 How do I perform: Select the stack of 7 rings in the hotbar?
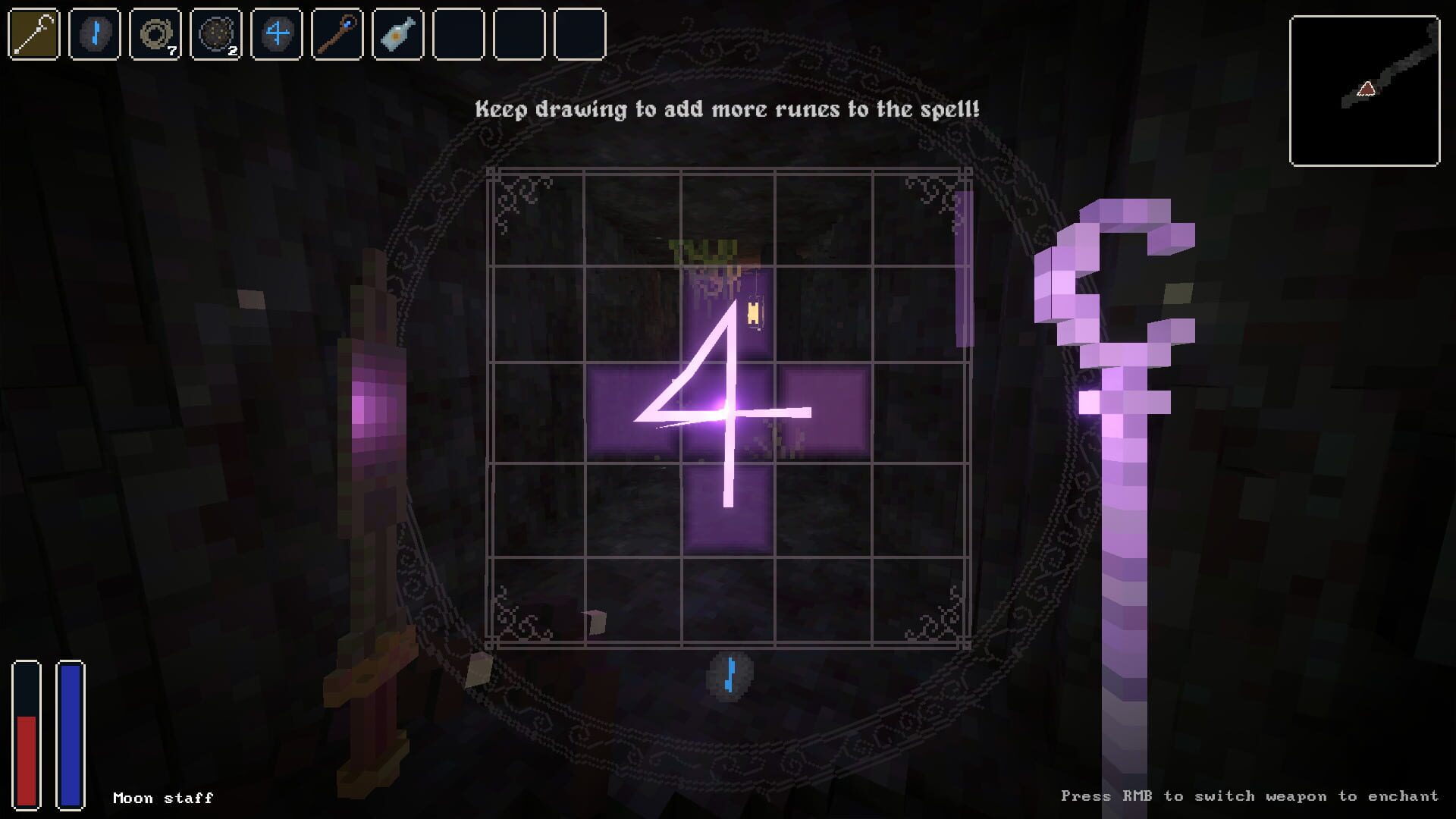coord(154,33)
